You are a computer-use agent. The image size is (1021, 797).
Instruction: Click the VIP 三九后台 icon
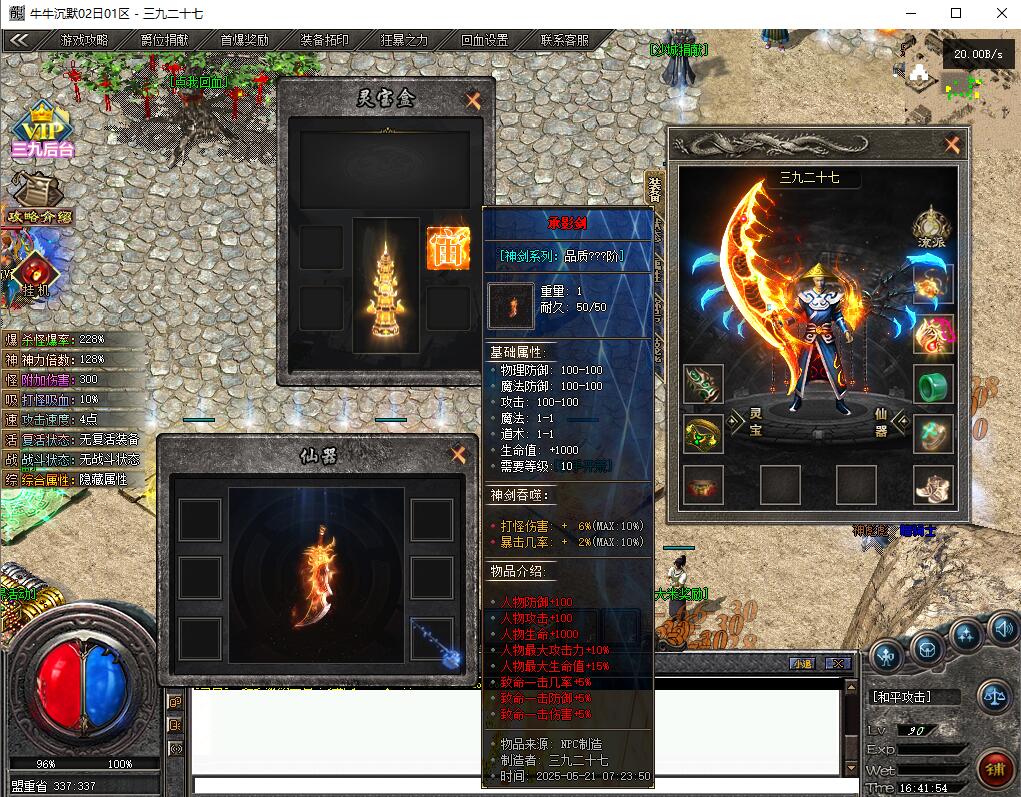pos(42,130)
